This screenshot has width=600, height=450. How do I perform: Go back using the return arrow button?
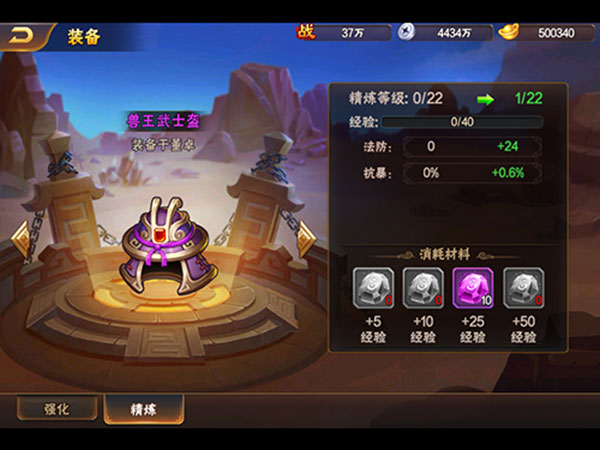22,36
